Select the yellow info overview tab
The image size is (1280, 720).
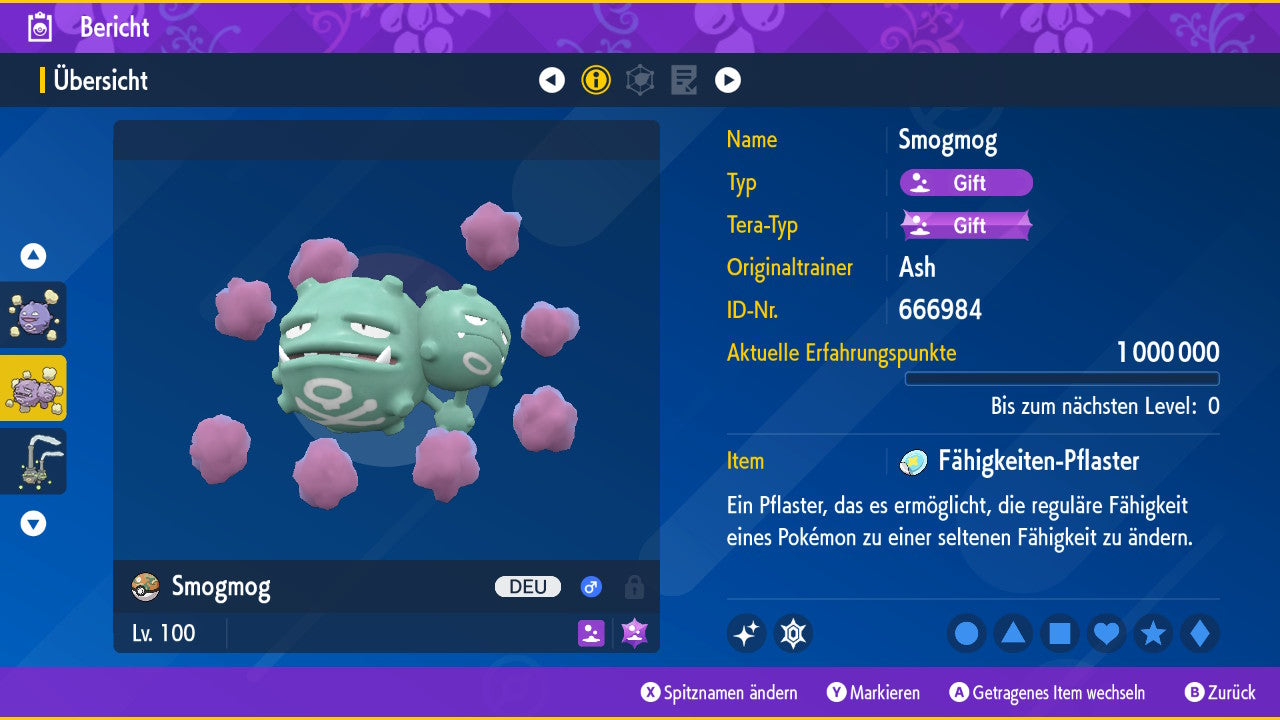pyautogui.click(x=596, y=80)
